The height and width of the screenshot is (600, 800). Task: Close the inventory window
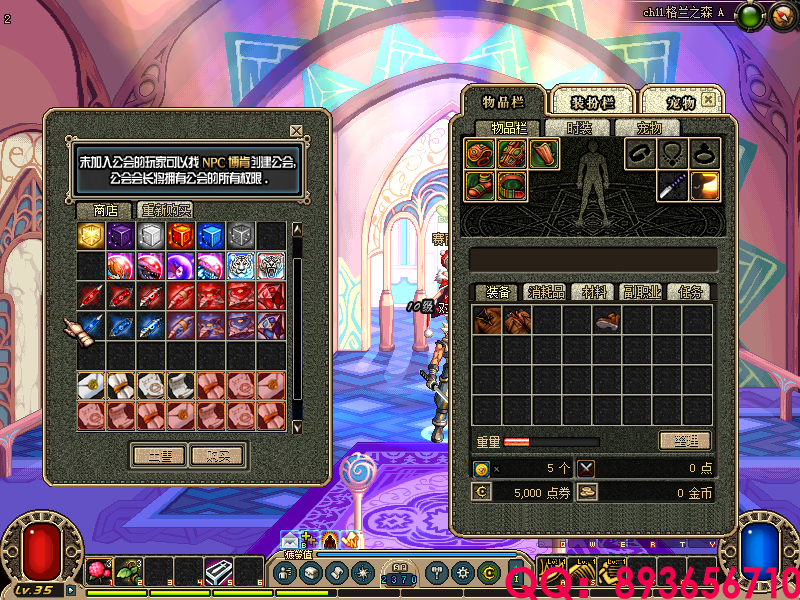coord(708,100)
